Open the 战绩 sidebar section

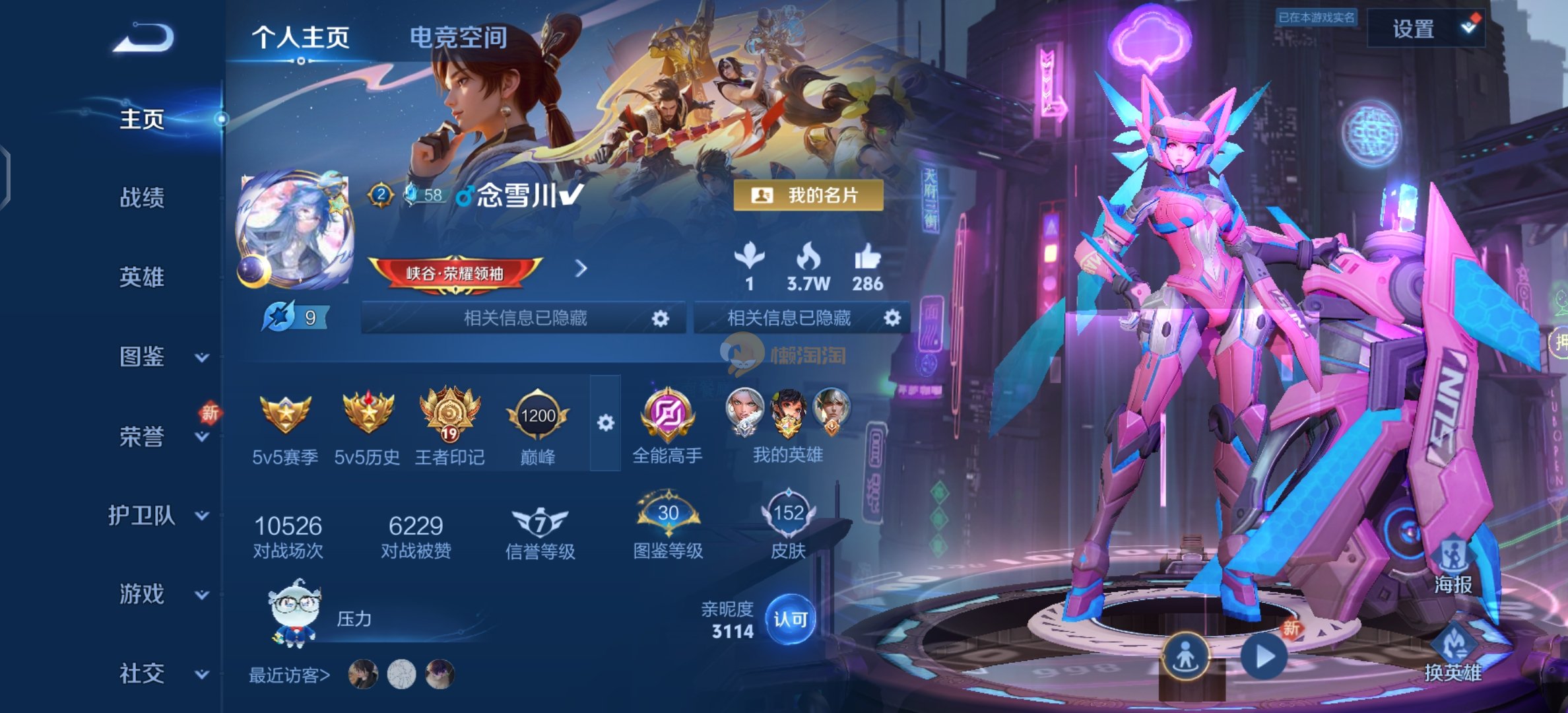(142, 197)
